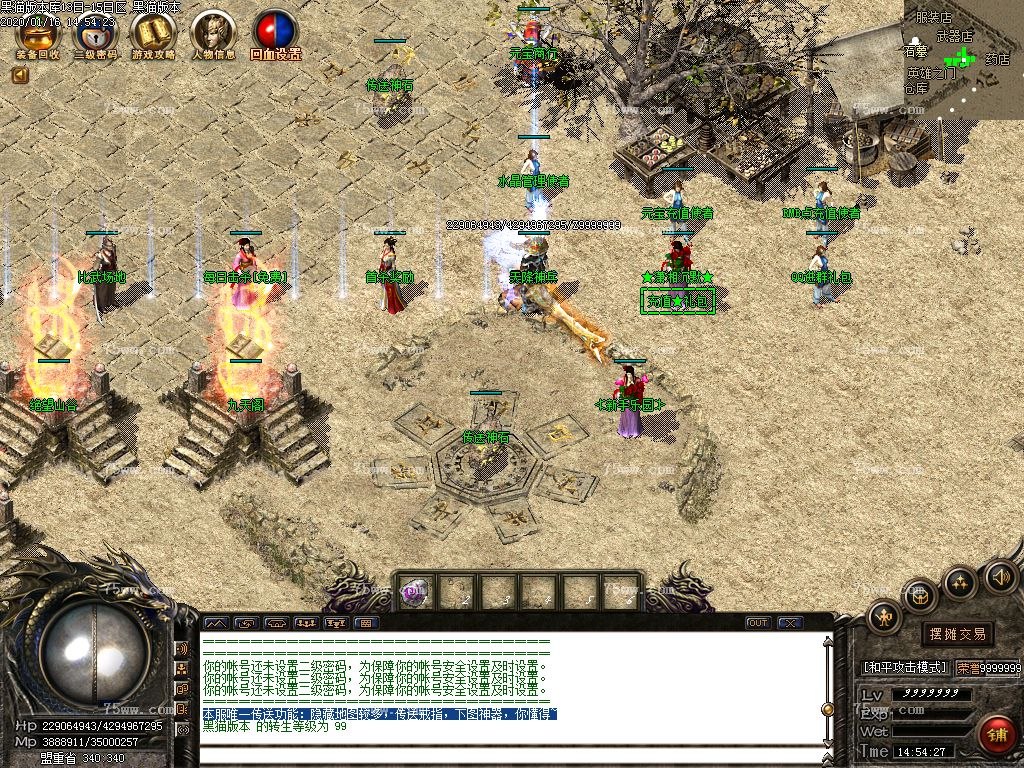Click the chat log scrollbar handle
Image resolution: width=1024 pixels, height=768 pixels.
tap(827, 709)
